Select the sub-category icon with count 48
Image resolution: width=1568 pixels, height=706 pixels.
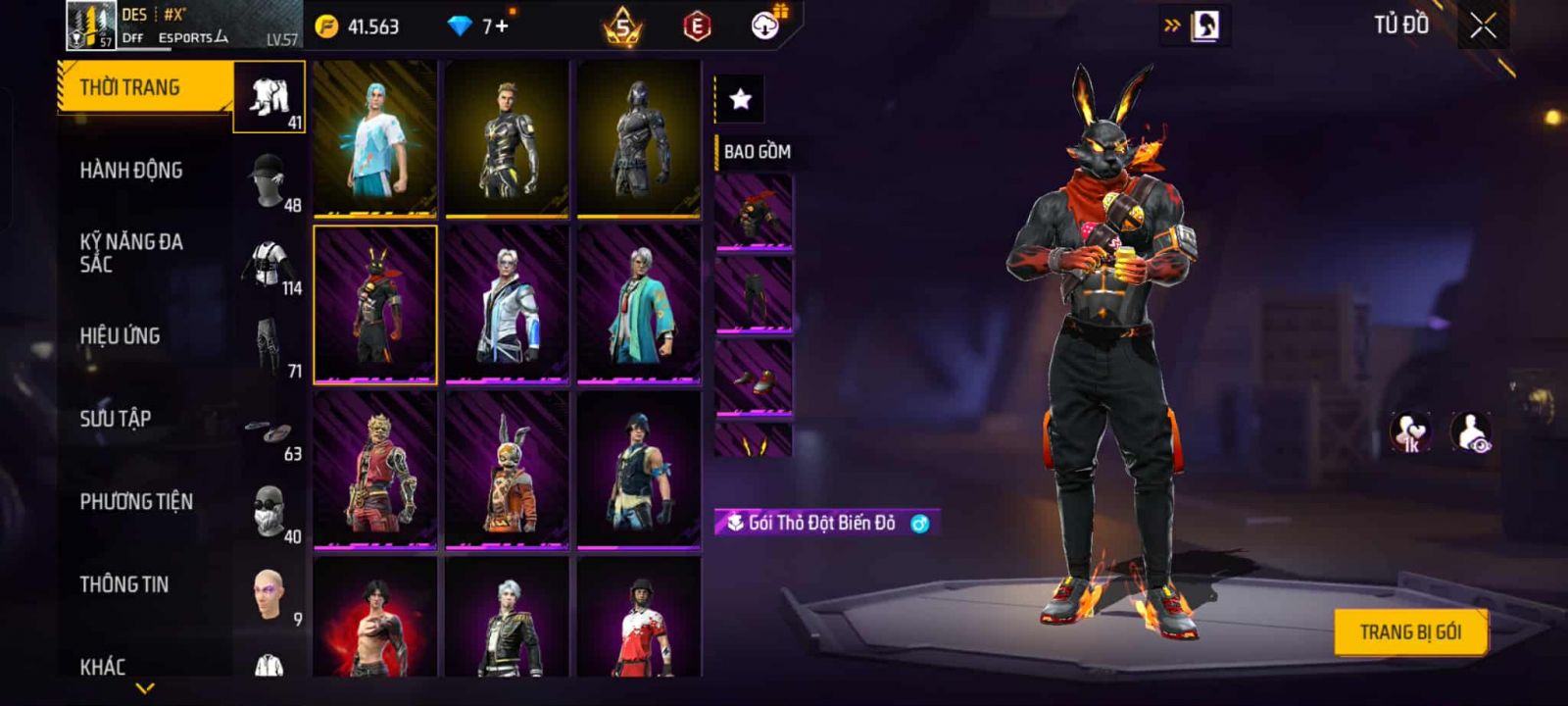point(269,179)
